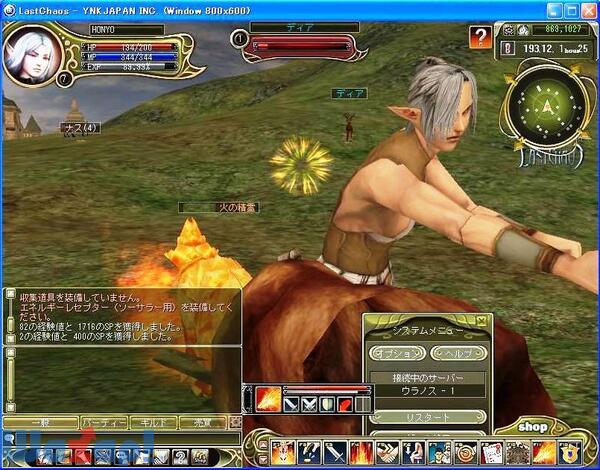Click the circular green minimap

click(x=547, y=103)
